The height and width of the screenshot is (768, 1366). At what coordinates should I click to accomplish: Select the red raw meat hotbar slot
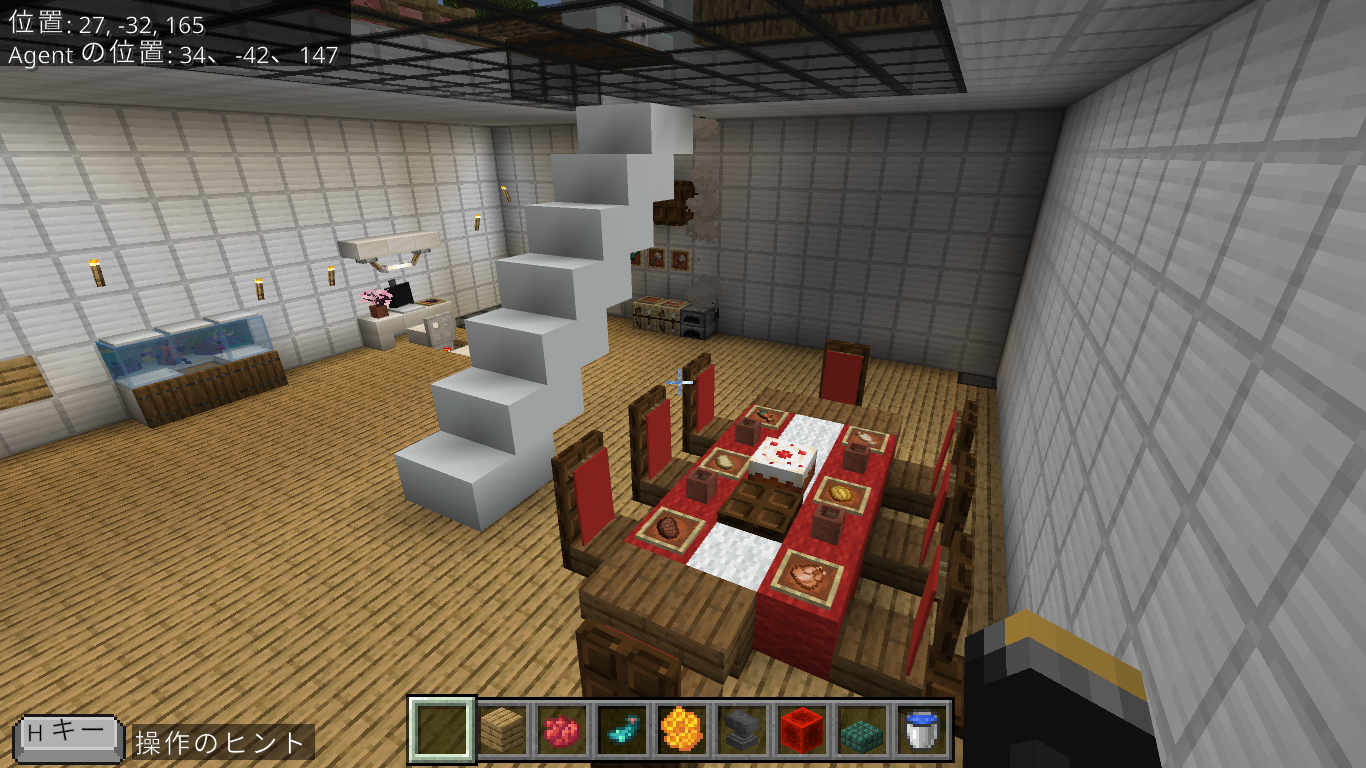click(562, 730)
